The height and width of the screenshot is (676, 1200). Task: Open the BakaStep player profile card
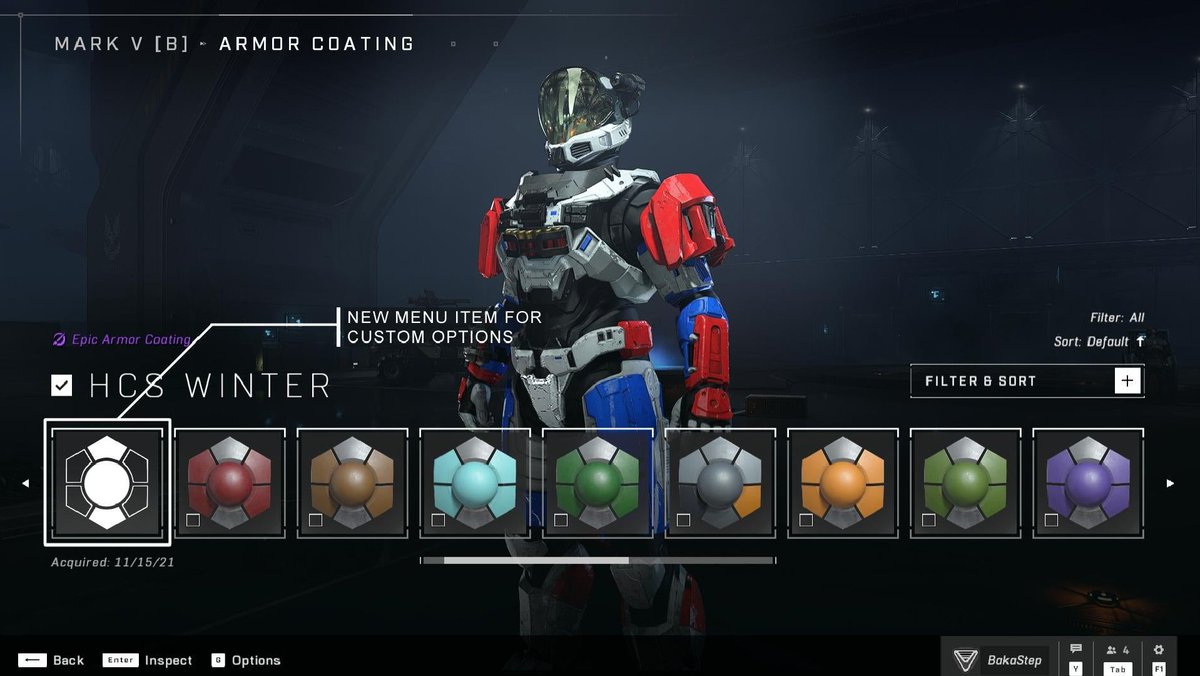(x=997, y=659)
